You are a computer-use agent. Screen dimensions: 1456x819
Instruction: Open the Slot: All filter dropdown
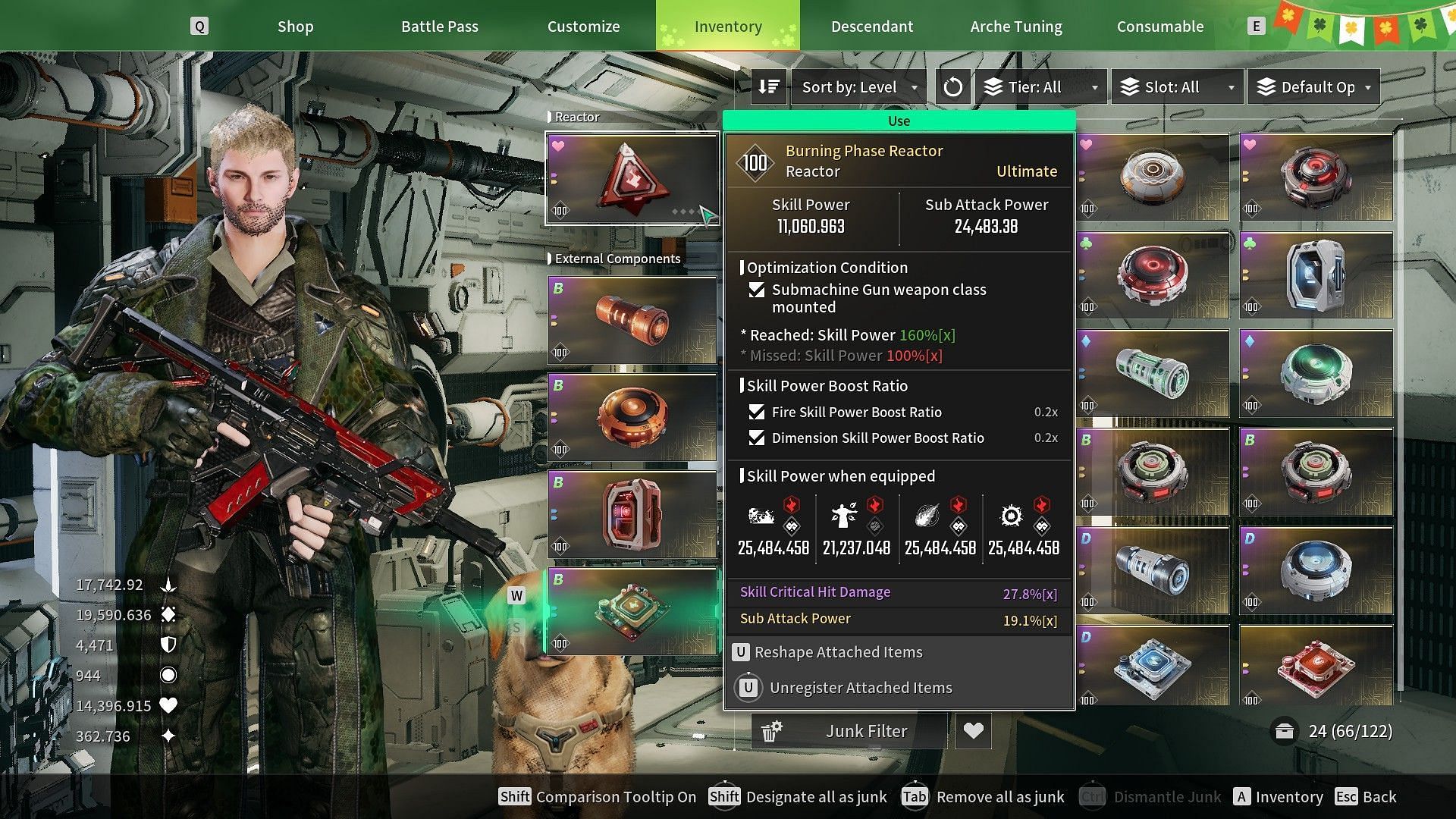pyautogui.click(x=1178, y=87)
